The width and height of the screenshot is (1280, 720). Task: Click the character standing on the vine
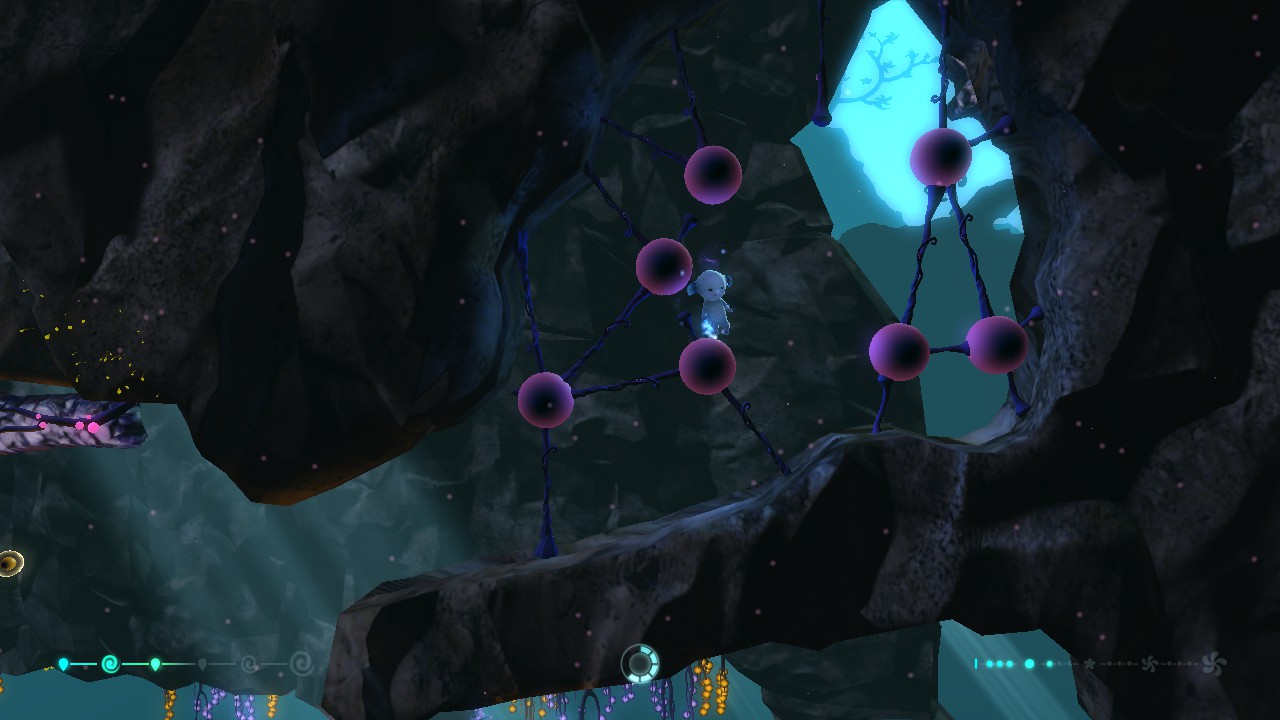pos(712,300)
